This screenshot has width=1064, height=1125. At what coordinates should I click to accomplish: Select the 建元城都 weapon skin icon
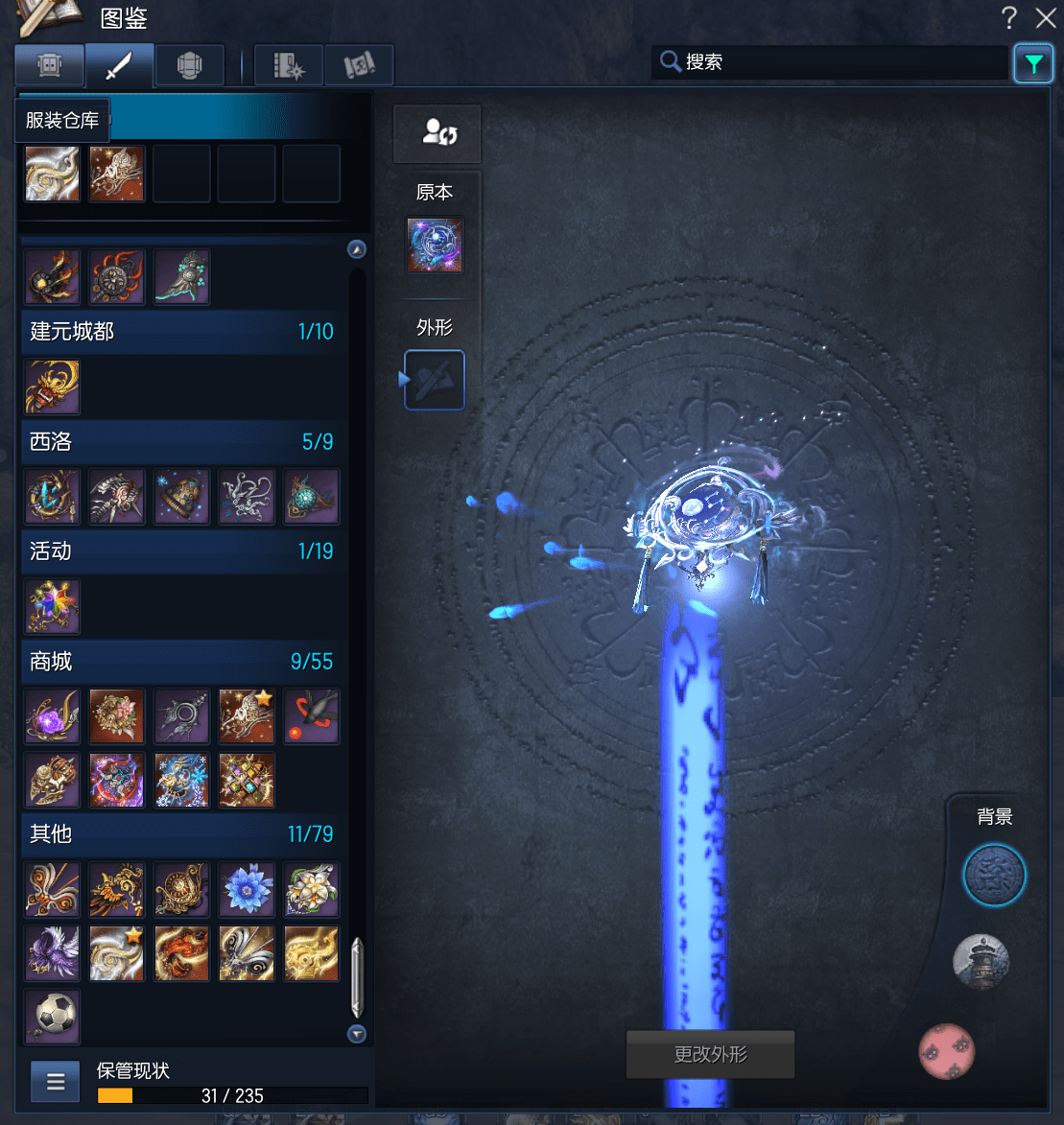(52, 387)
